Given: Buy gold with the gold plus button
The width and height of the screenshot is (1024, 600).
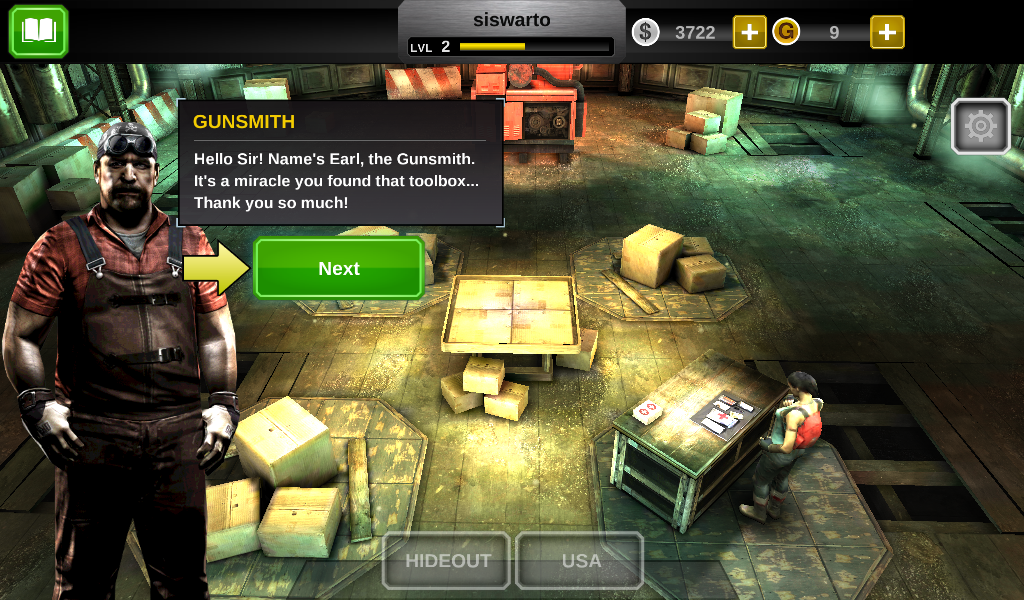Looking at the screenshot, I should pyautogui.click(x=887, y=32).
